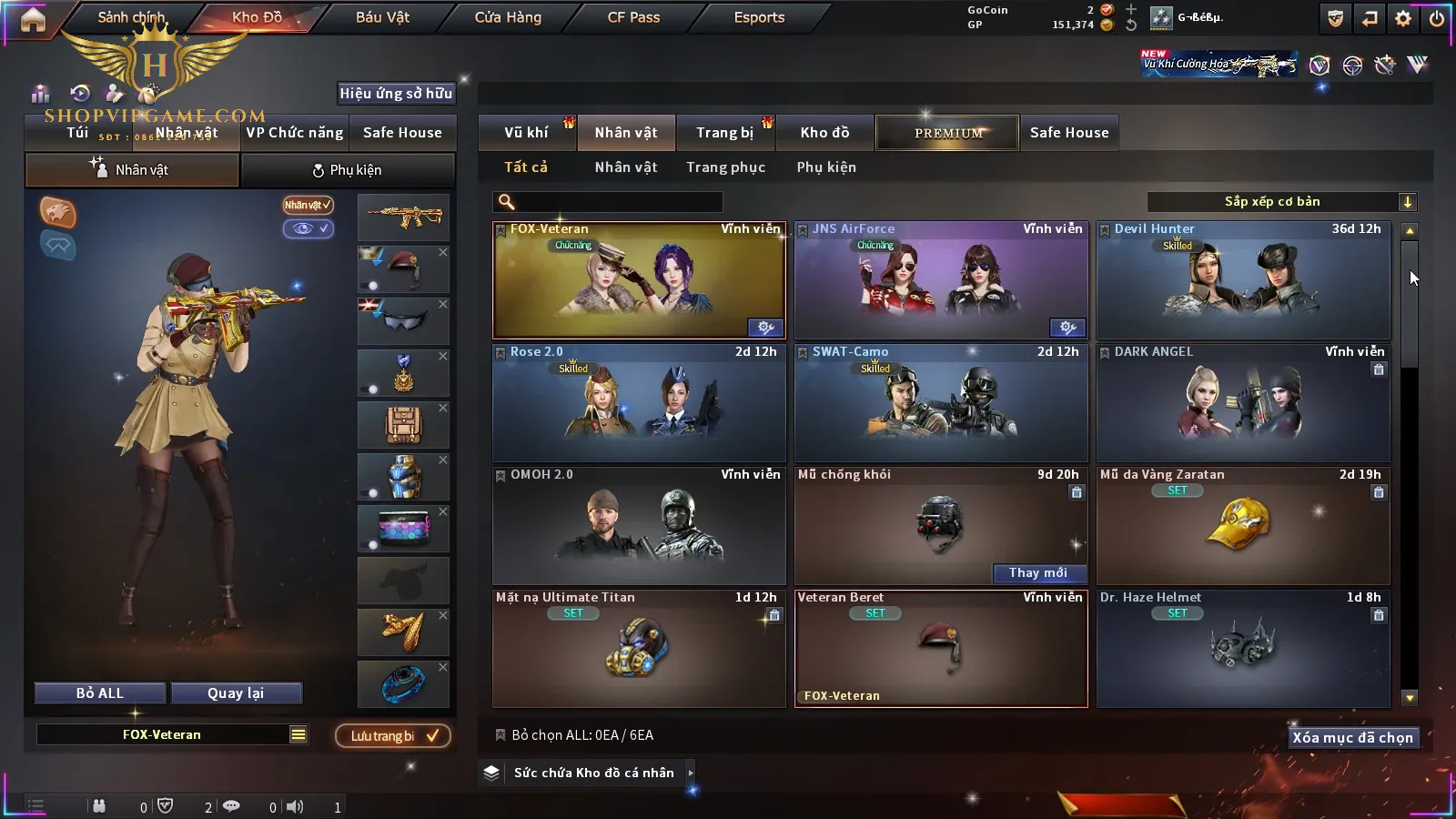Go to the Cửa Hàng shop
Image resolution: width=1456 pixels, height=819 pixels.
508,17
